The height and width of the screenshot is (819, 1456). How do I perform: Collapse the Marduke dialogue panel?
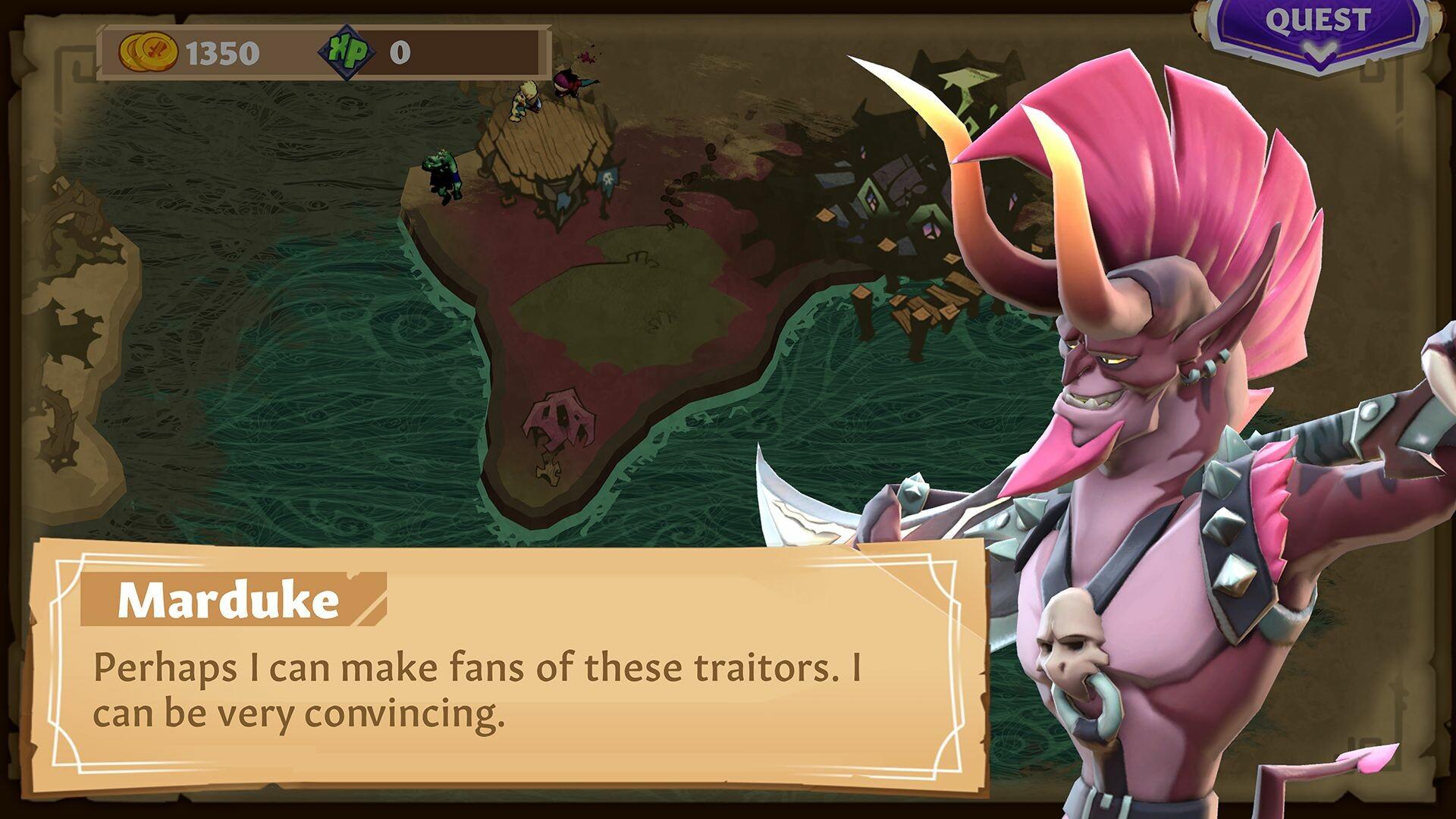pos(500,667)
